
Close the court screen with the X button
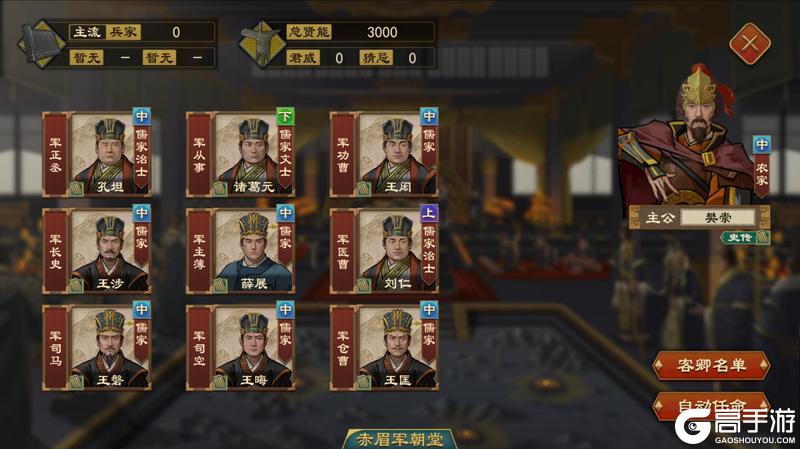pos(745,42)
